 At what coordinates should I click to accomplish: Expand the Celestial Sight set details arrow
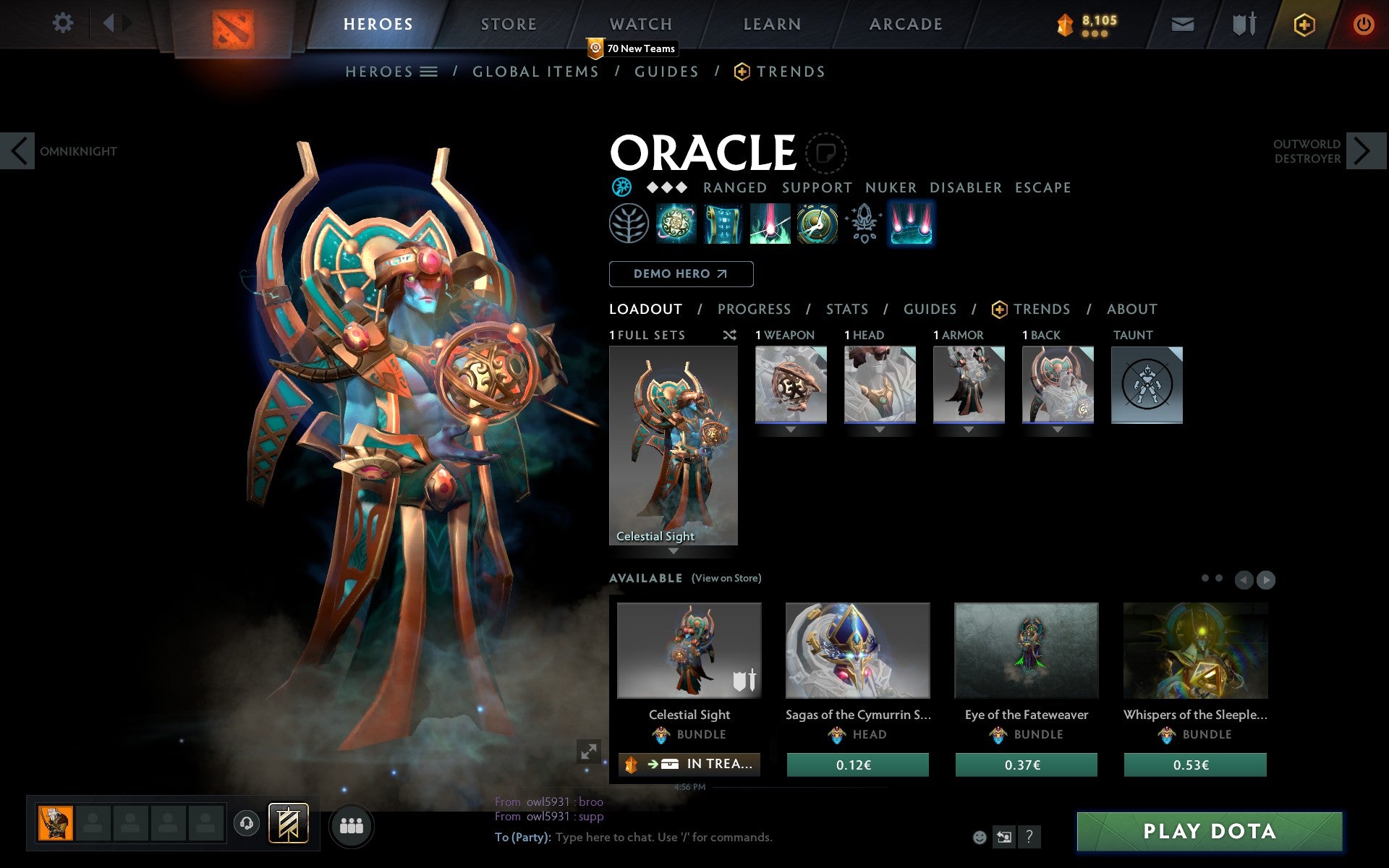pos(674,551)
